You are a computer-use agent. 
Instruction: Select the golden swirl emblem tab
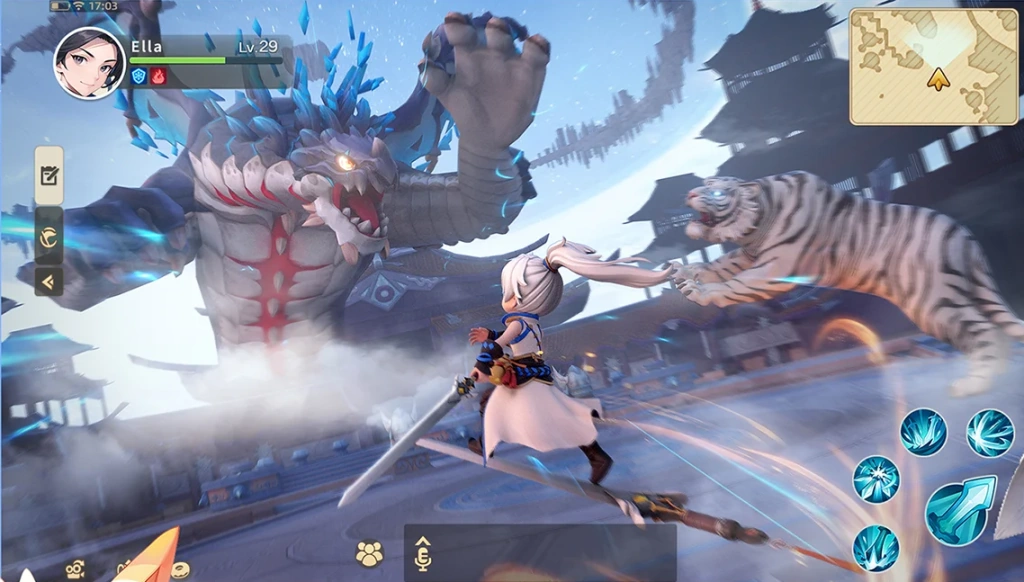[x=49, y=236]
